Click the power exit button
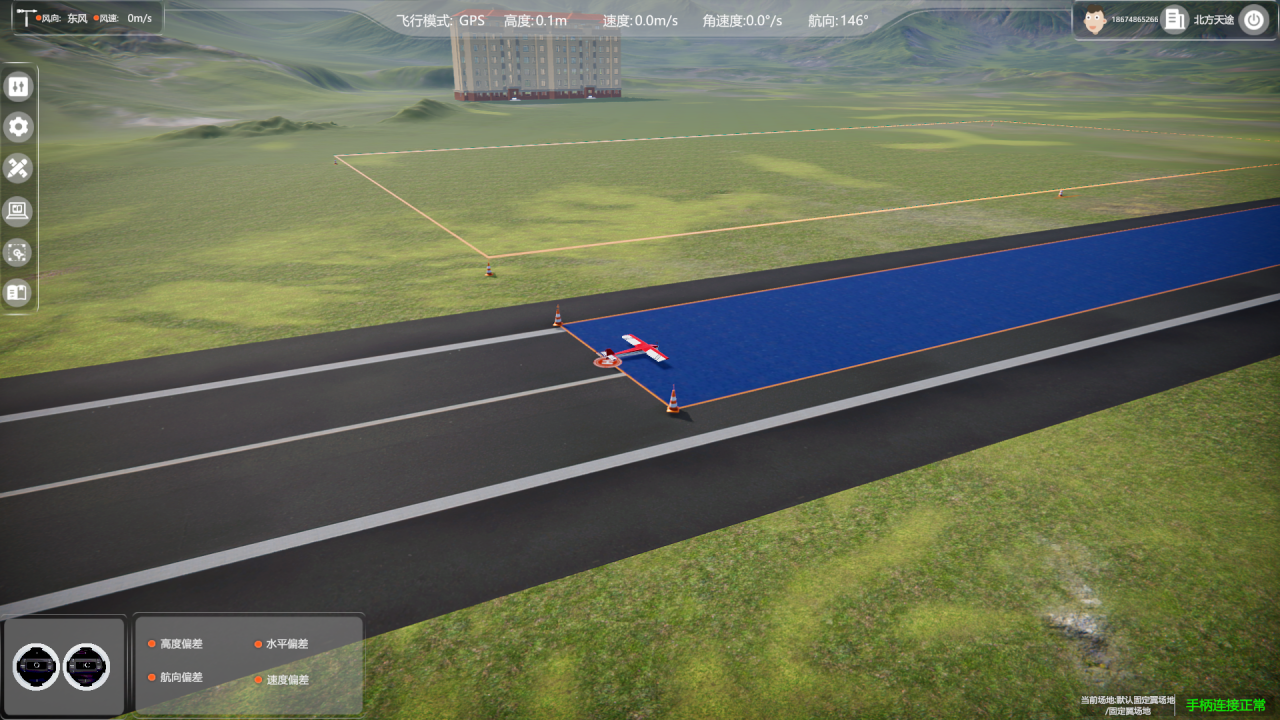 coord(1253,19)
